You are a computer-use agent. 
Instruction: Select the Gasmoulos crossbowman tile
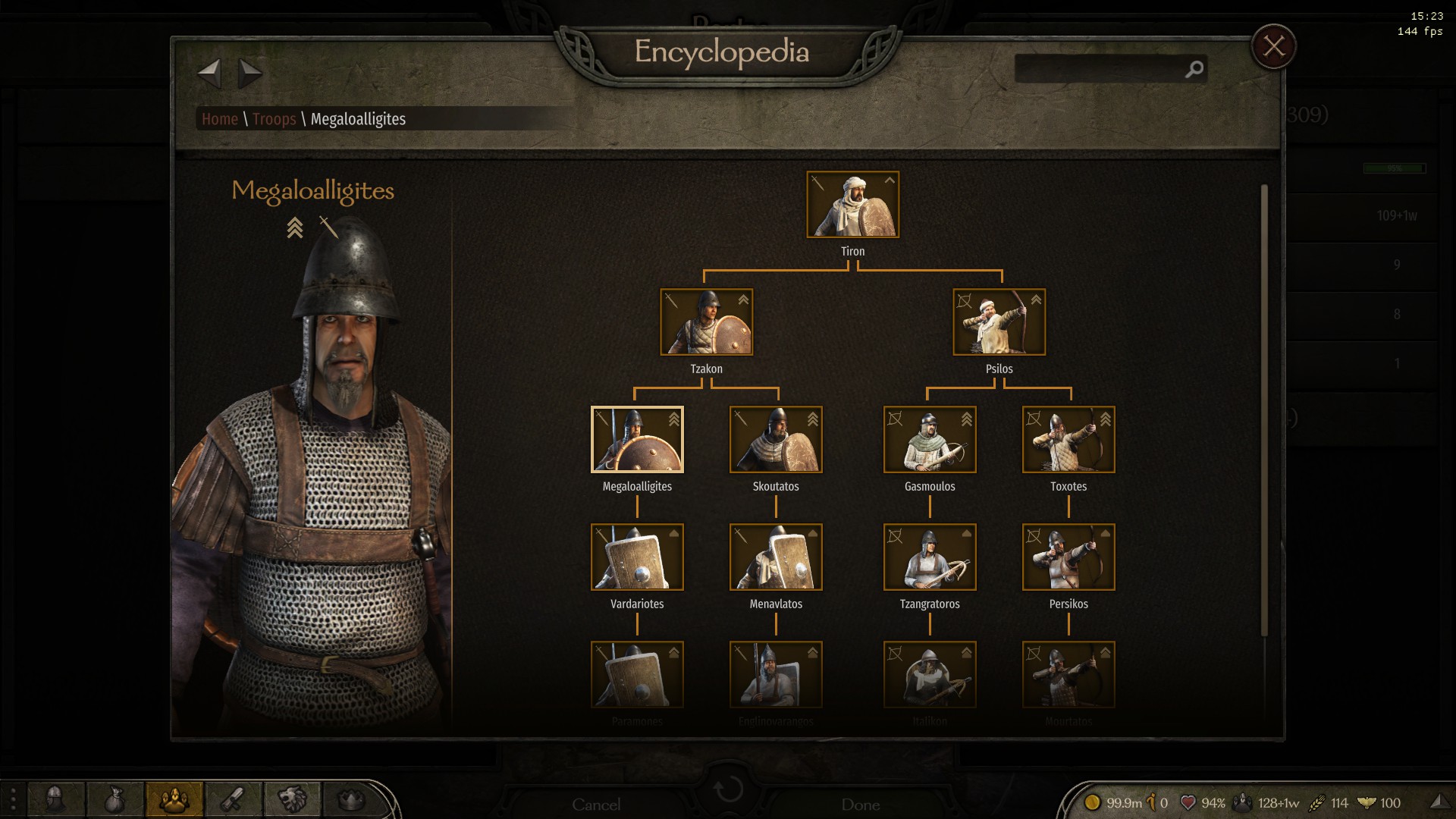pyautogui.click(x=930, y=440)
